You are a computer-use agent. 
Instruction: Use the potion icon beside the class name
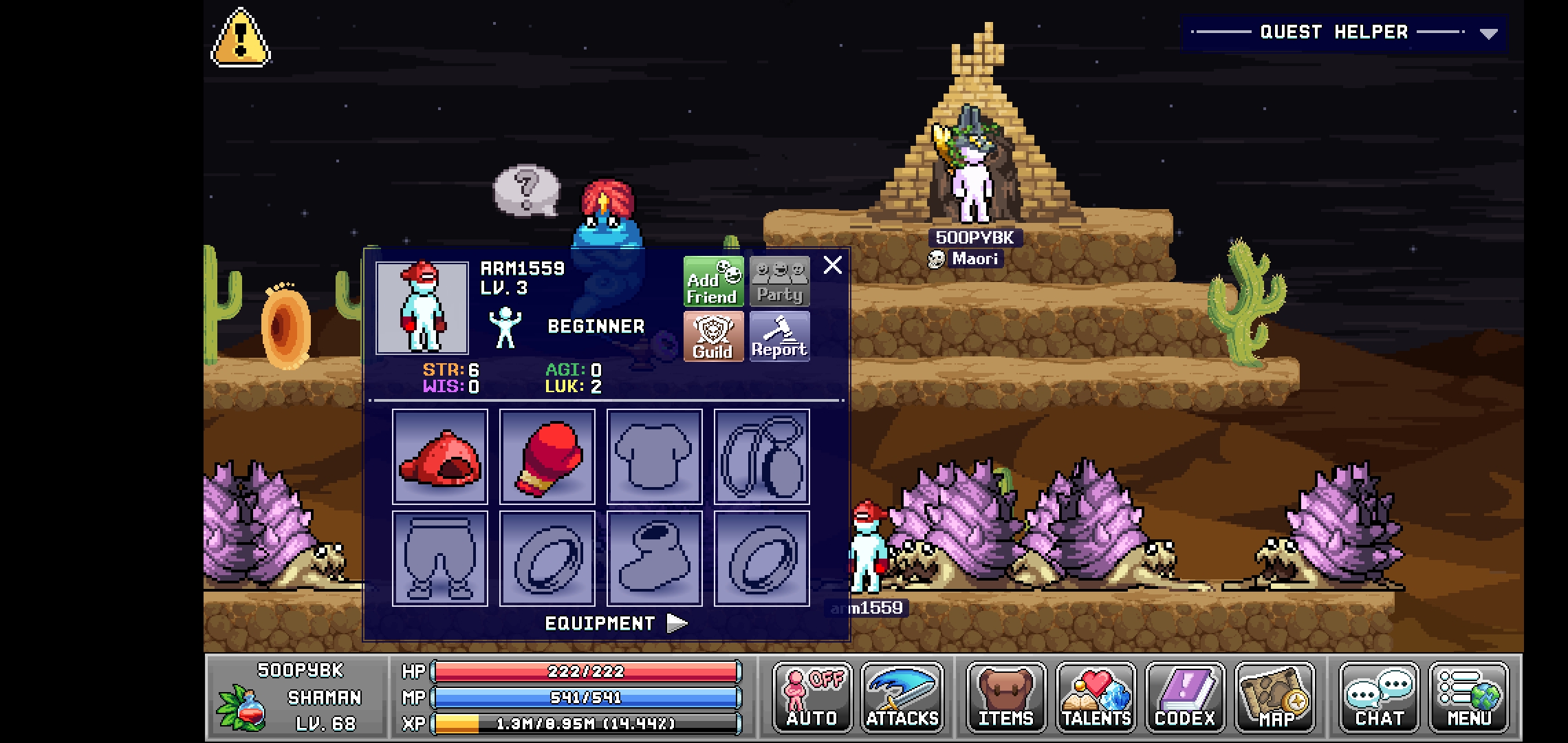[x=241, y=707]
